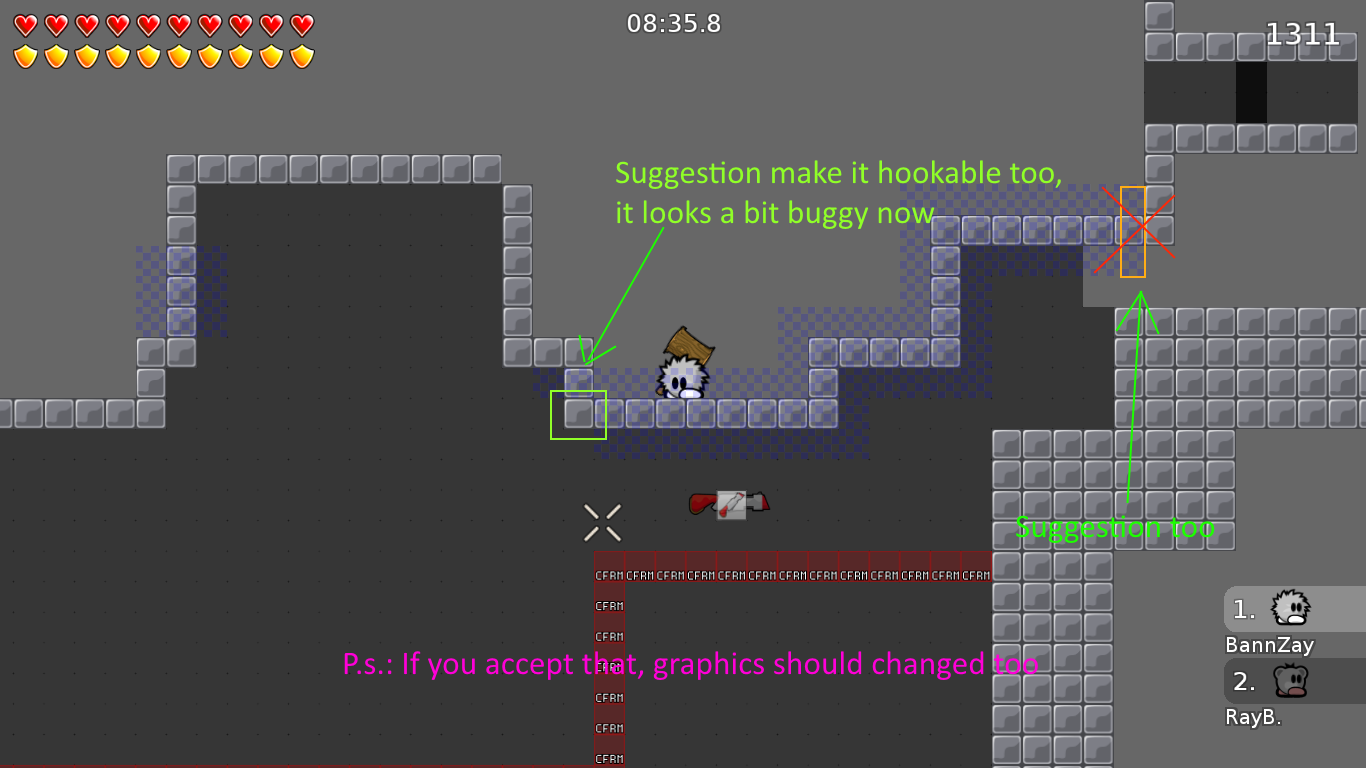Screen dimensions: 1366x768
Task: Click the magenta P.s. graphics note text
Action: click(x=690, y=663)
